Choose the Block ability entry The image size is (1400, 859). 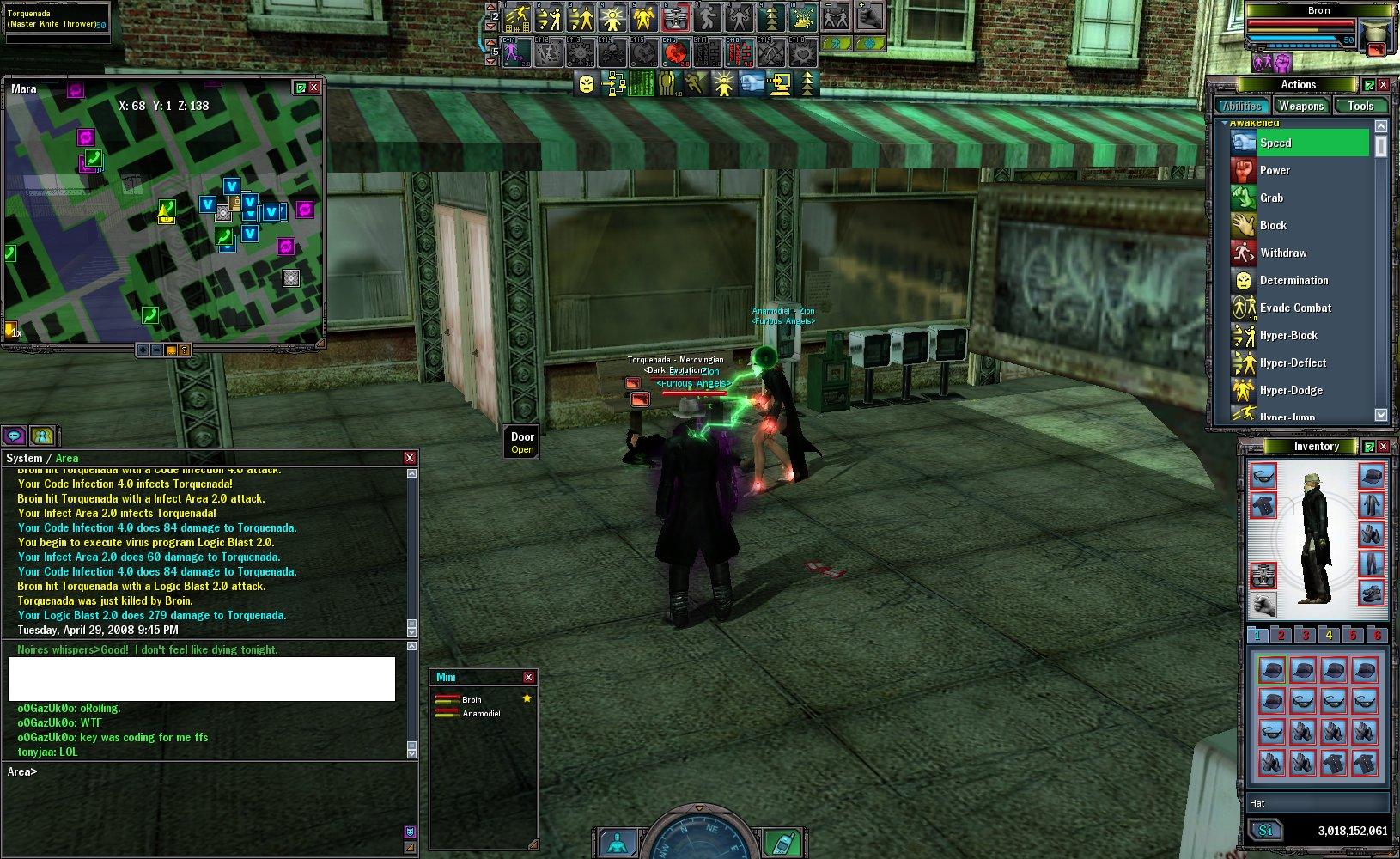(x=1273, y=226)
